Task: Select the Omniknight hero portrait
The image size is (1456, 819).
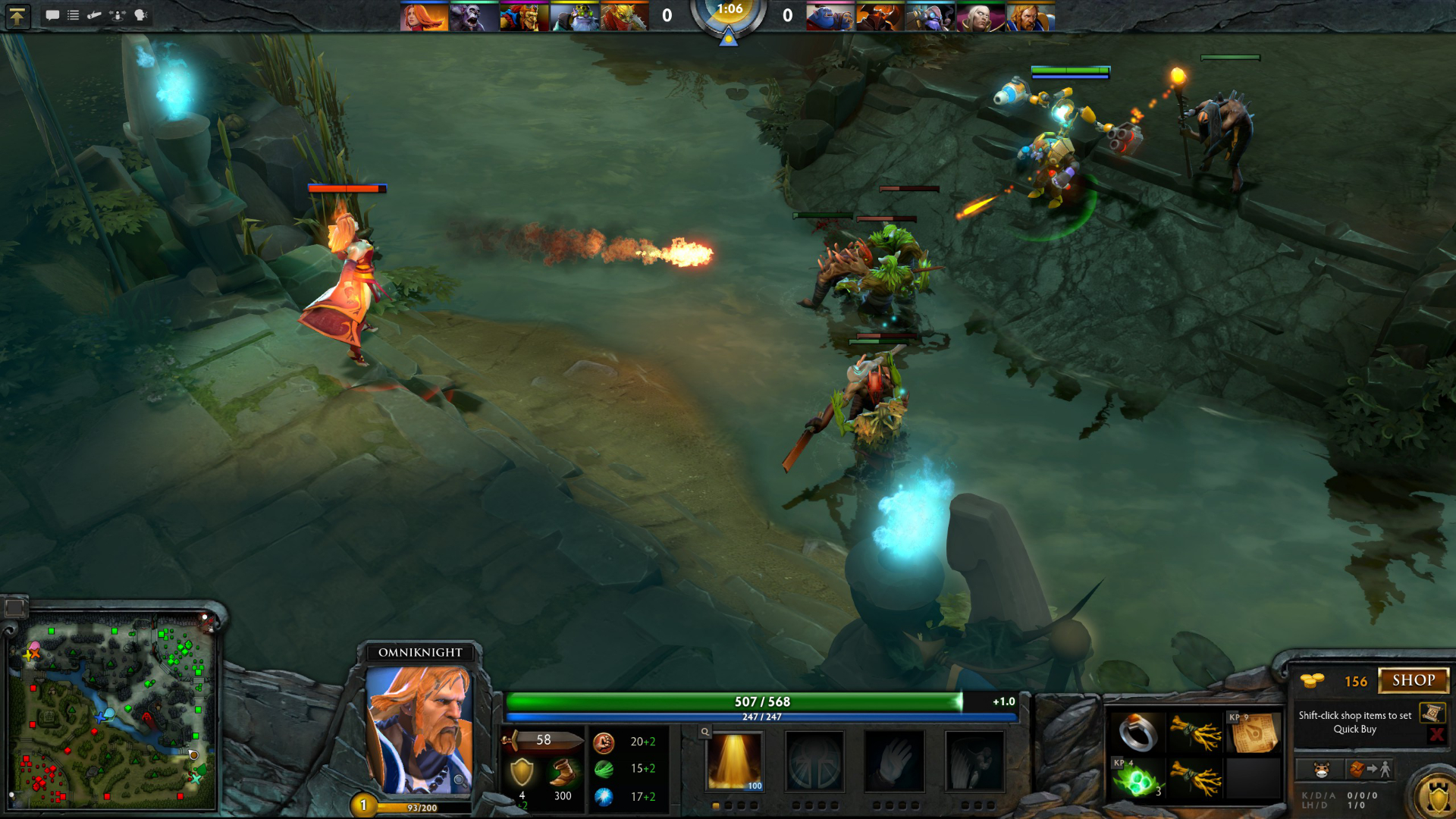Action: tap(419, 730)
